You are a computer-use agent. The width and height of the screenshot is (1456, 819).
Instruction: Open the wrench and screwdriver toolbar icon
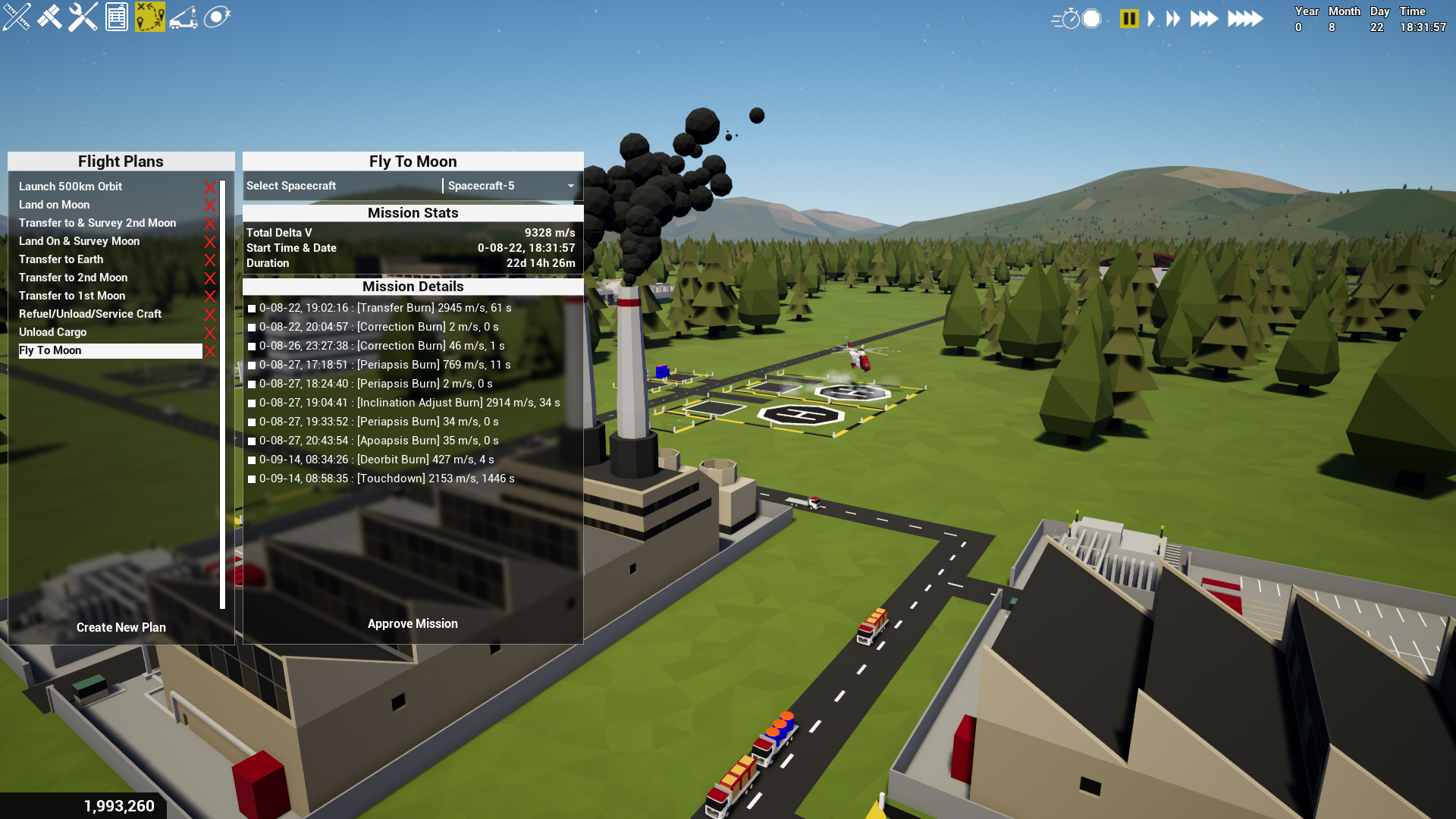(83, 17)
